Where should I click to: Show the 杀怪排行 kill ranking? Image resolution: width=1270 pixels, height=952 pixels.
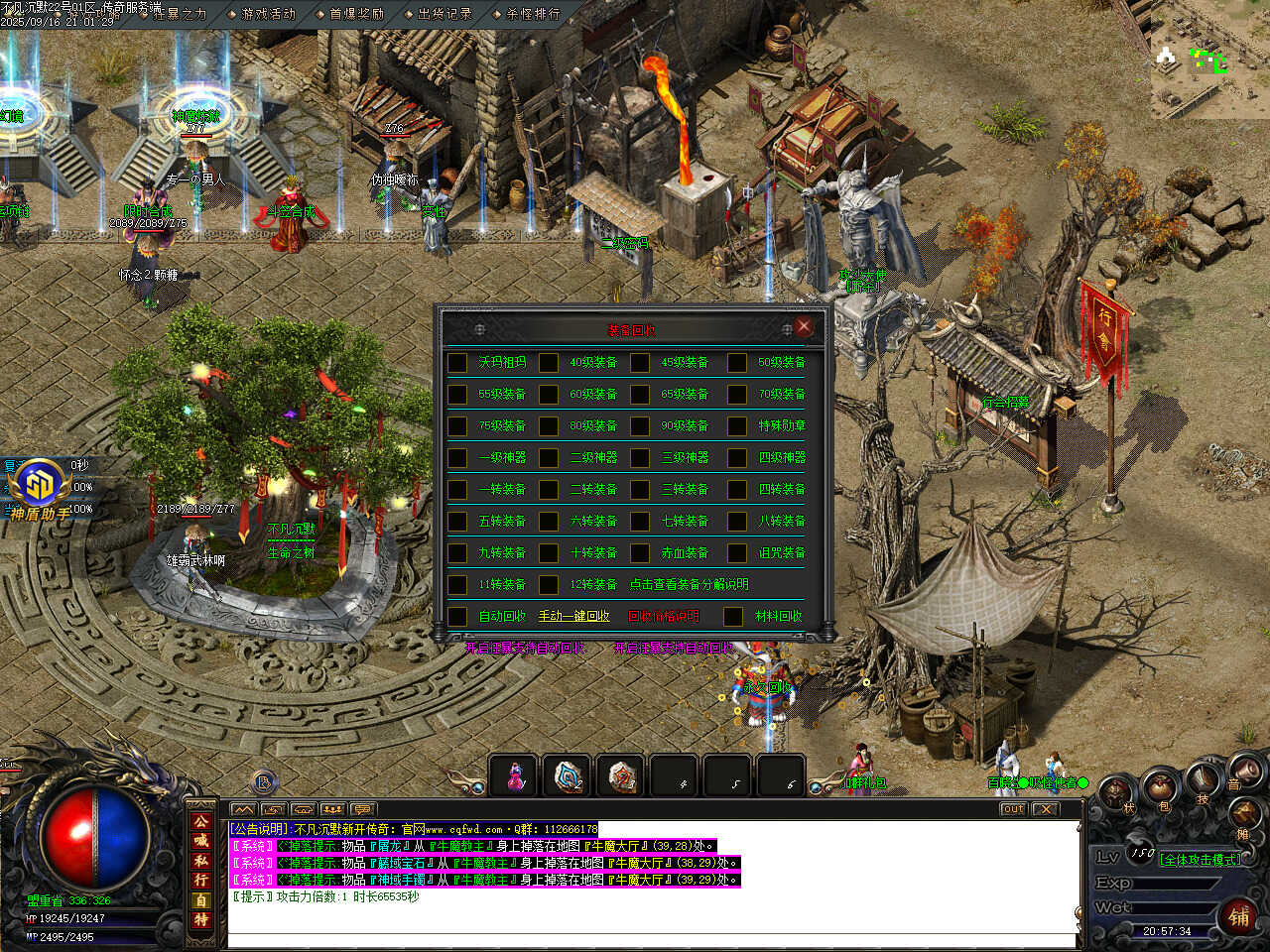(x=532, y=14)
